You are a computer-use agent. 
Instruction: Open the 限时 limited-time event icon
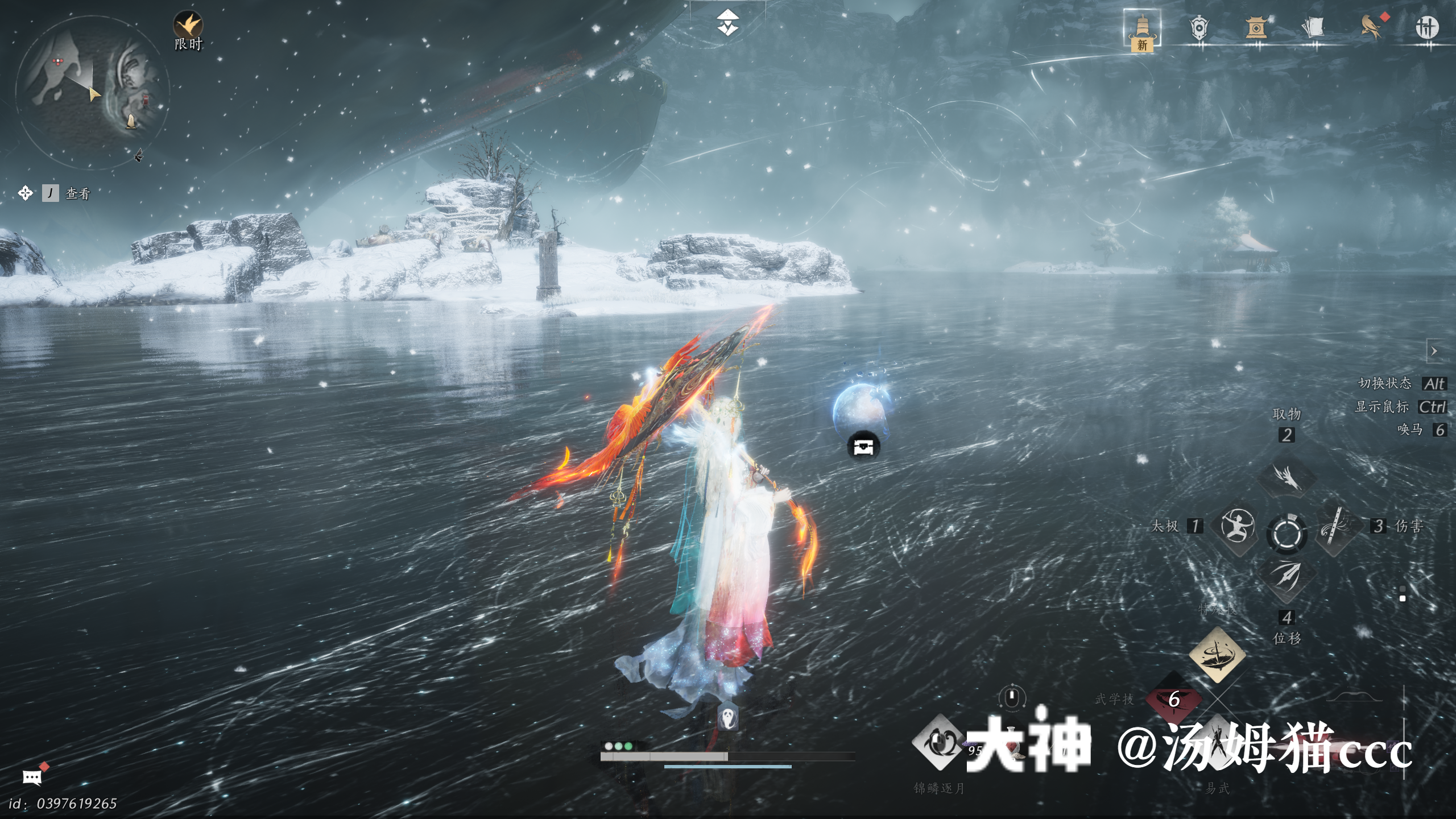pos(188,26)
